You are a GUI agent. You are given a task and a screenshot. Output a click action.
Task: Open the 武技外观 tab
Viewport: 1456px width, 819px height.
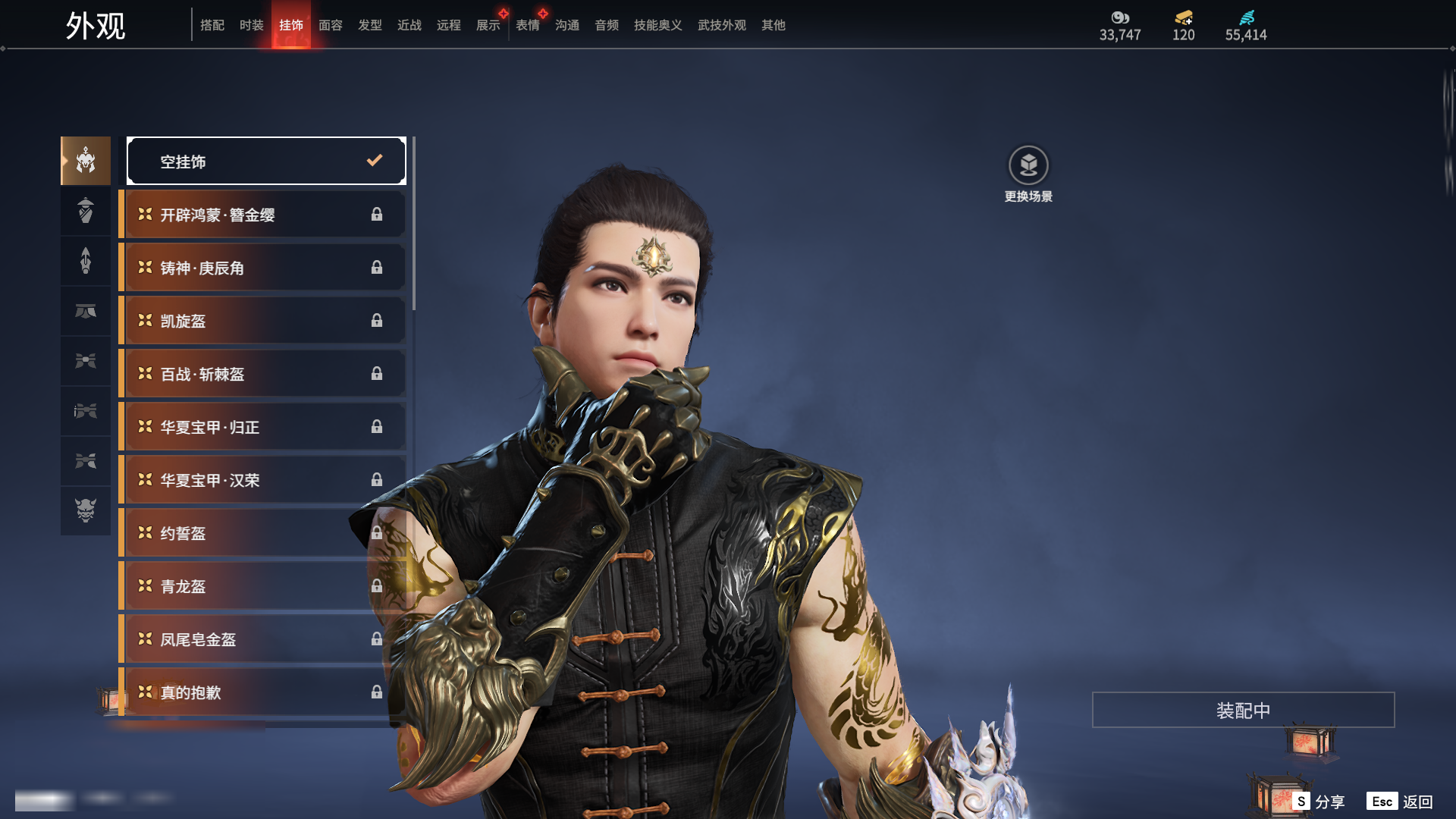pos(721,25)
